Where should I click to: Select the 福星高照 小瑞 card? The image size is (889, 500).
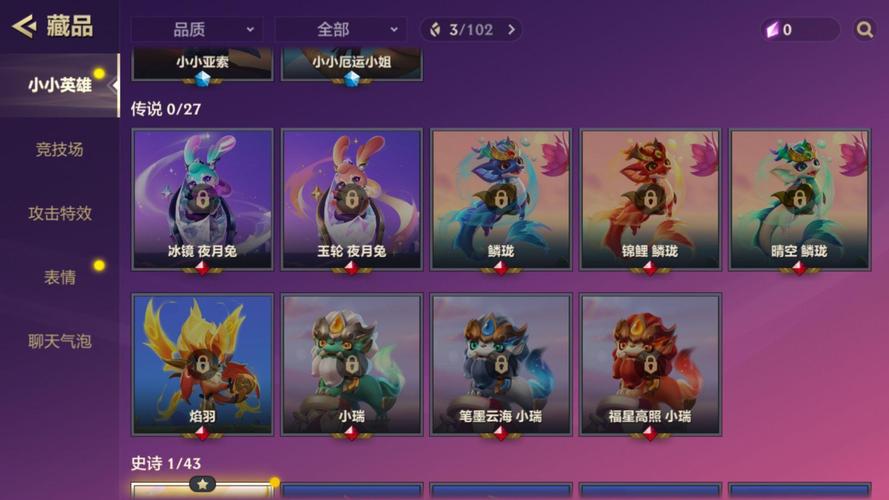(650, 364)
